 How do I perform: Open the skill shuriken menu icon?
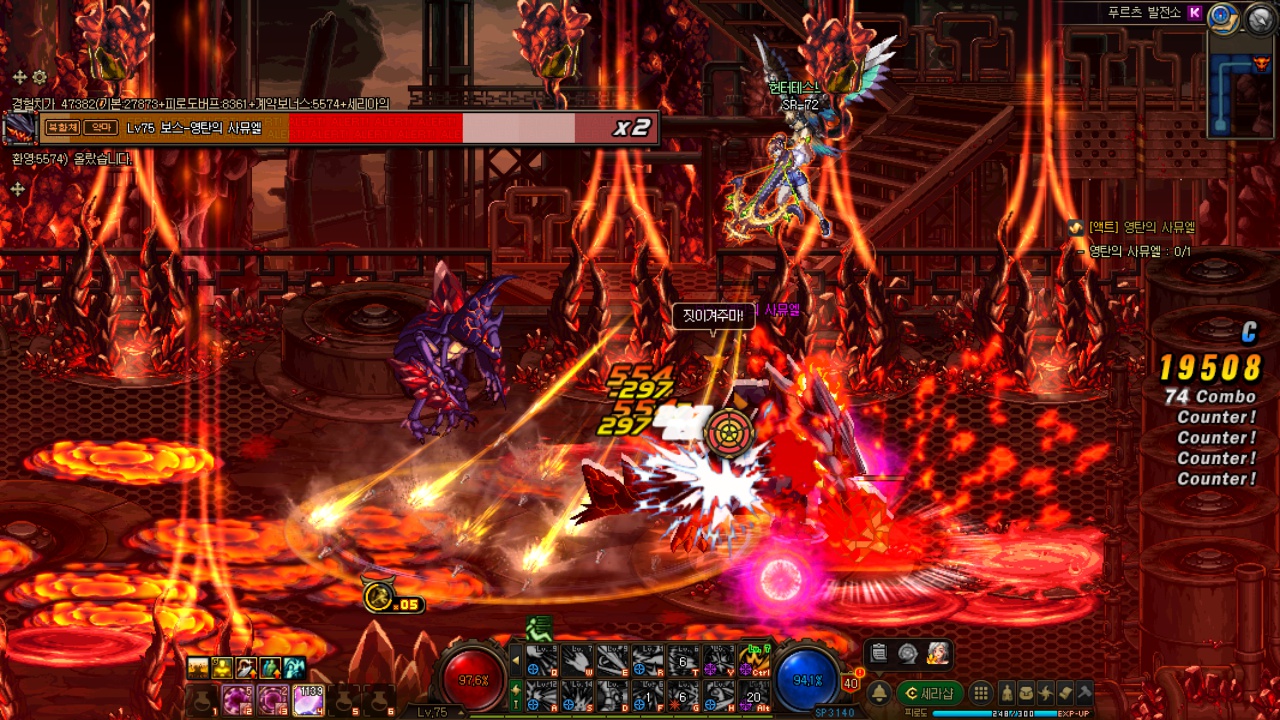[x=1046, y=693]
